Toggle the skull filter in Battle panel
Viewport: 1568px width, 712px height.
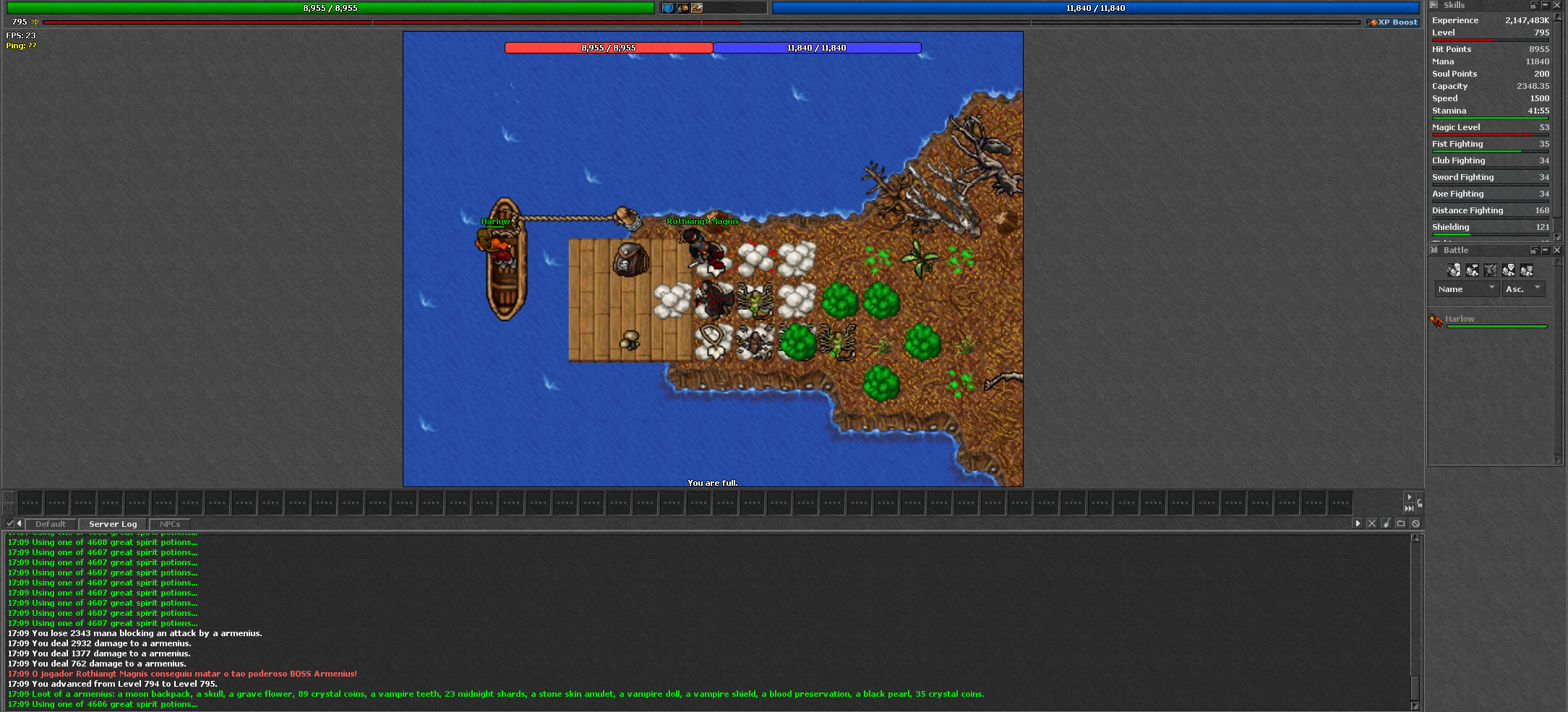pos(1509,270)
